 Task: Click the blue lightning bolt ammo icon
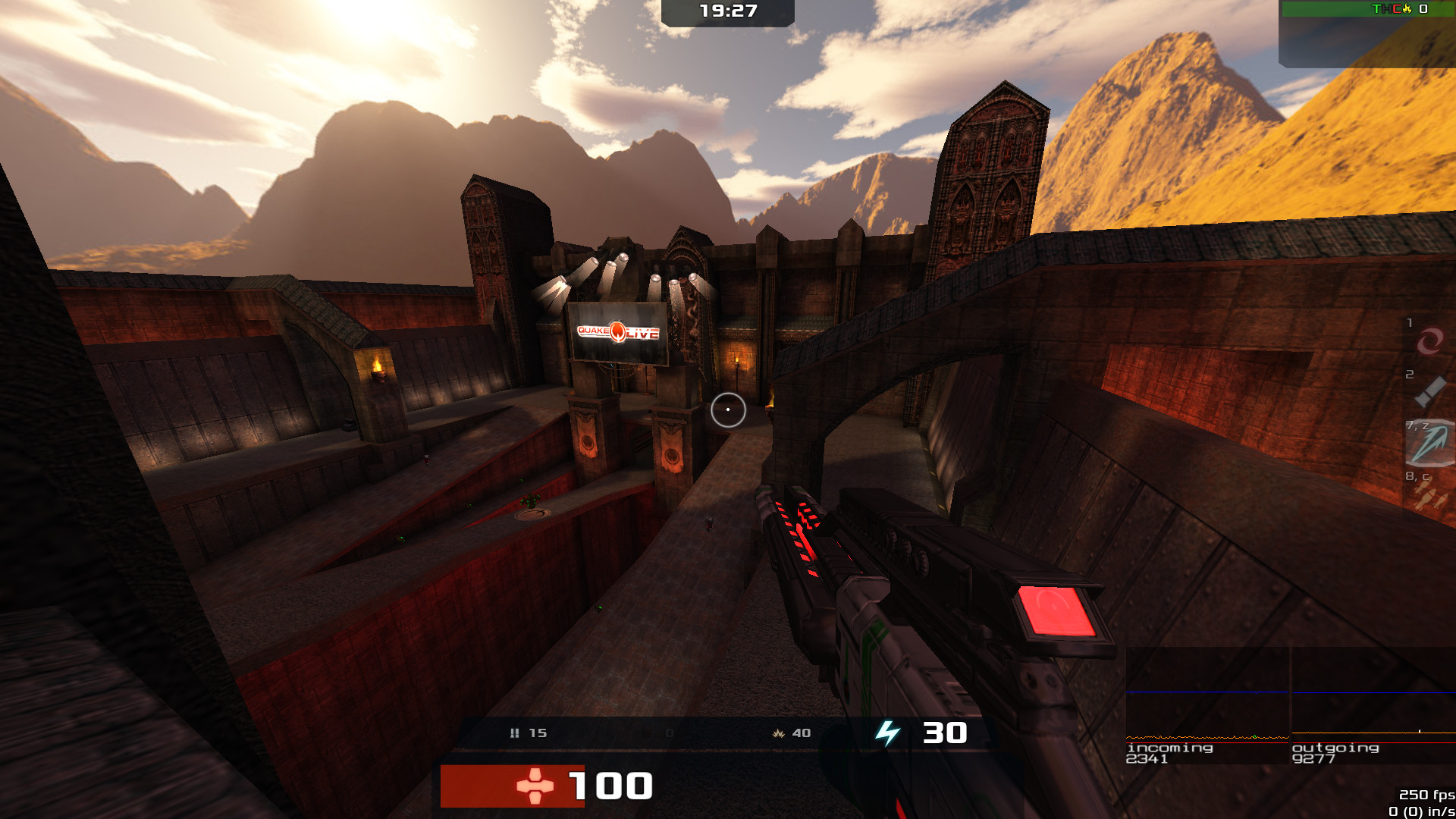(x=887, y=733)
